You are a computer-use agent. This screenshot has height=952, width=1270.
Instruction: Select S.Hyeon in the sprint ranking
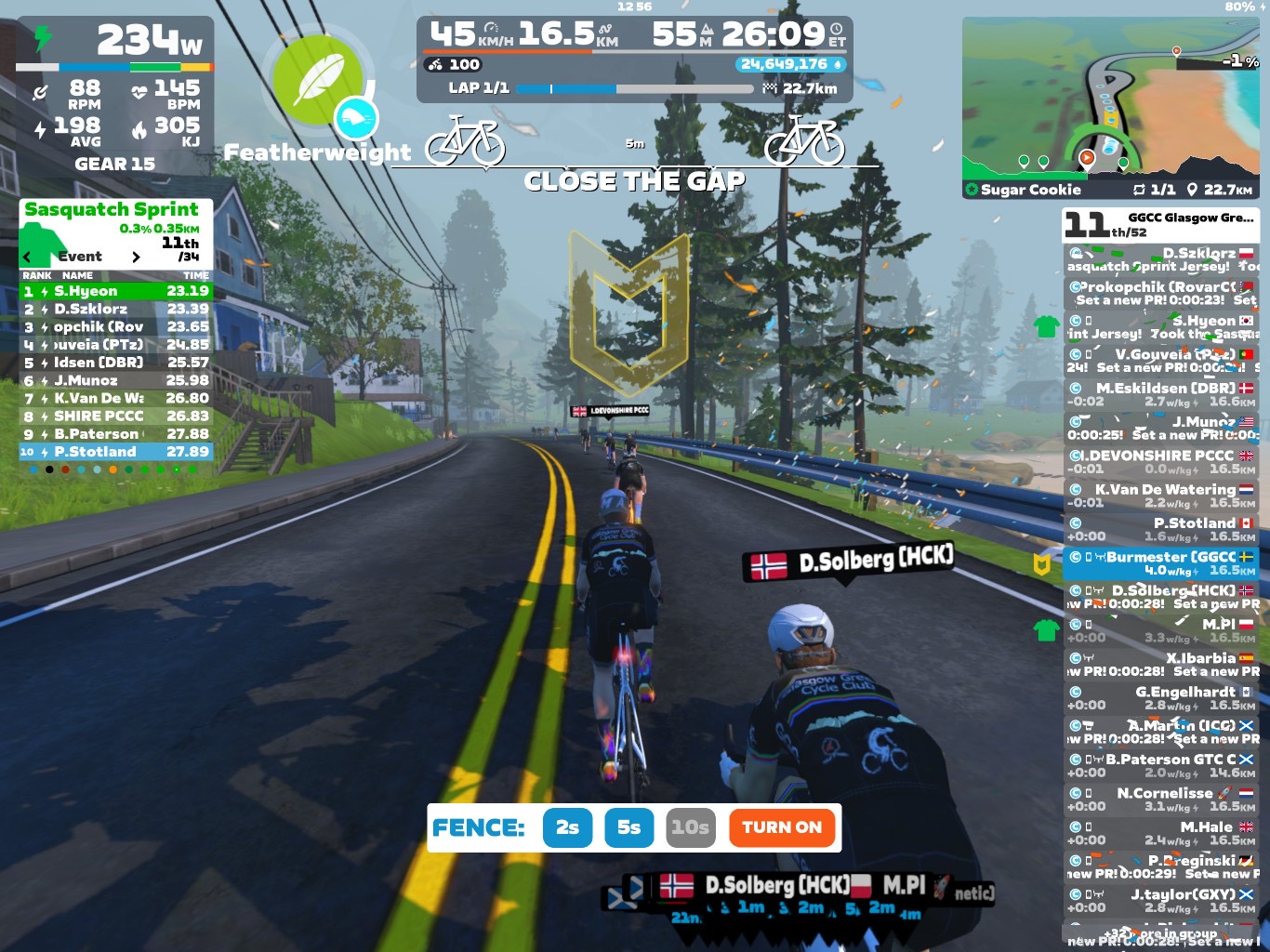tap(116, 291)
